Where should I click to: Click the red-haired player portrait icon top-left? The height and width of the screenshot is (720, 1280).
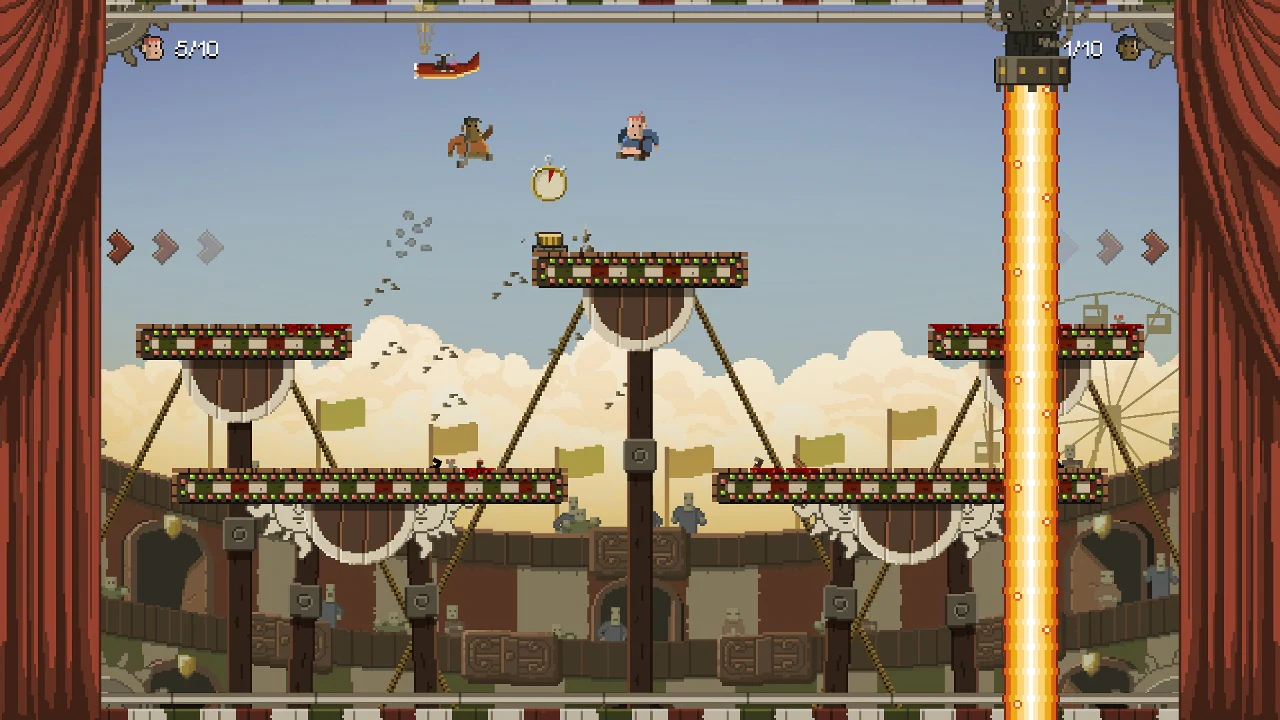point(153,50)
